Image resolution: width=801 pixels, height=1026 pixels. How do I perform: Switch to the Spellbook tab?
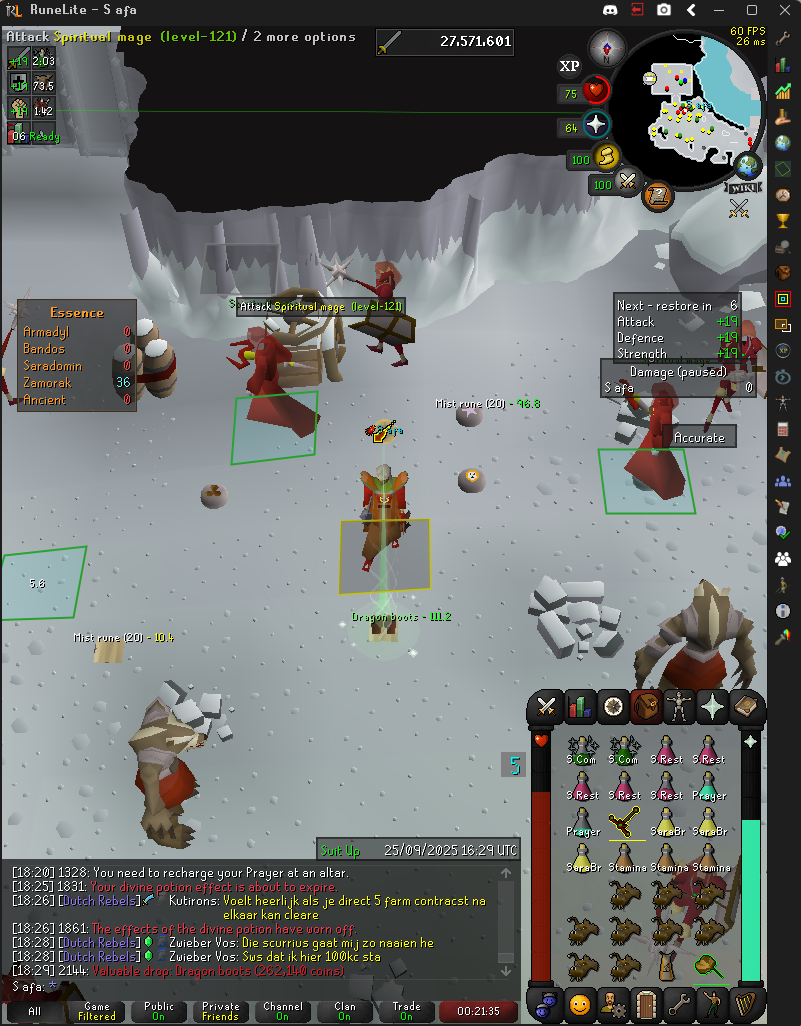click(745, 706)
